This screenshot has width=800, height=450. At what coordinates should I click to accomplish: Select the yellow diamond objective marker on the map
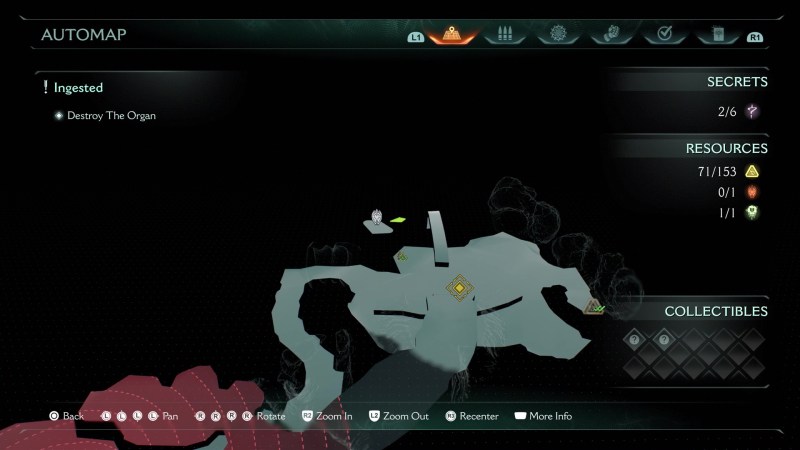click(459, 289)
